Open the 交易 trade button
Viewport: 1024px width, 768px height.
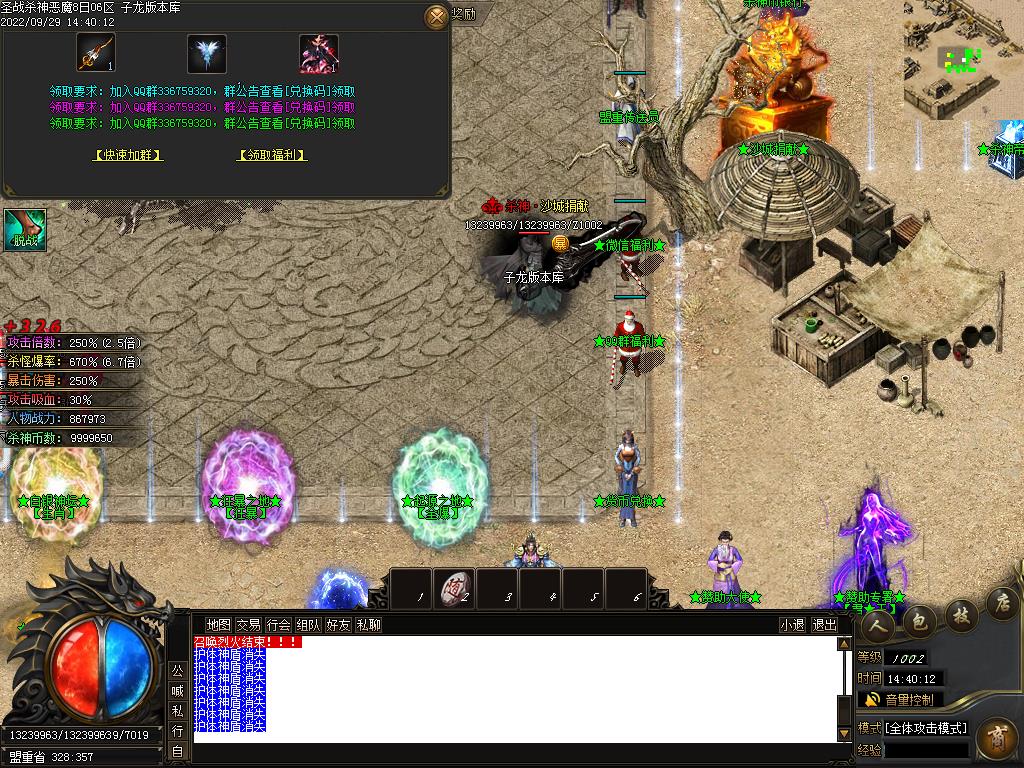(248, 625)
